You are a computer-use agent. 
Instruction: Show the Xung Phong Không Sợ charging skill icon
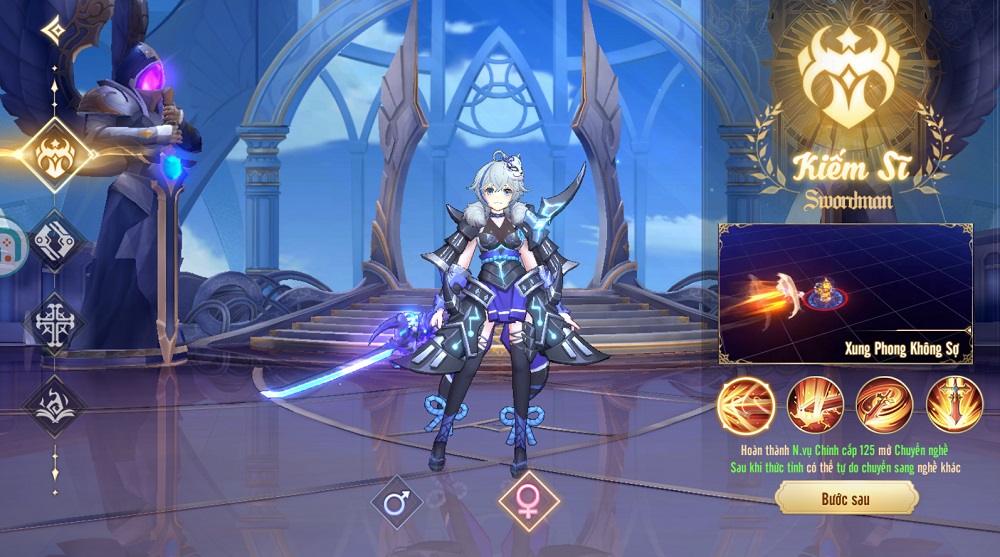(746, 405)
